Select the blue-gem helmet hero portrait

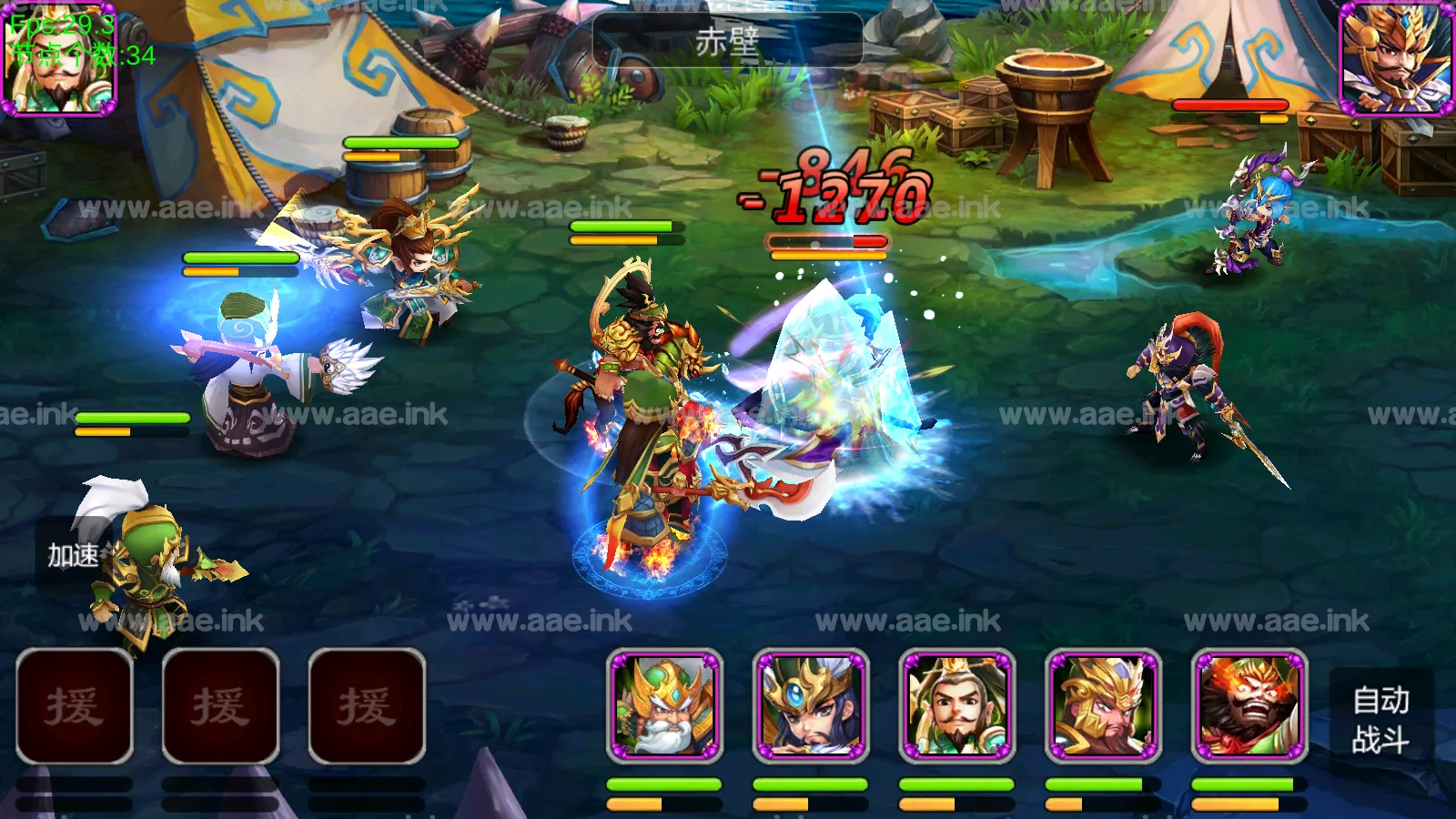[x=811, y=707]
